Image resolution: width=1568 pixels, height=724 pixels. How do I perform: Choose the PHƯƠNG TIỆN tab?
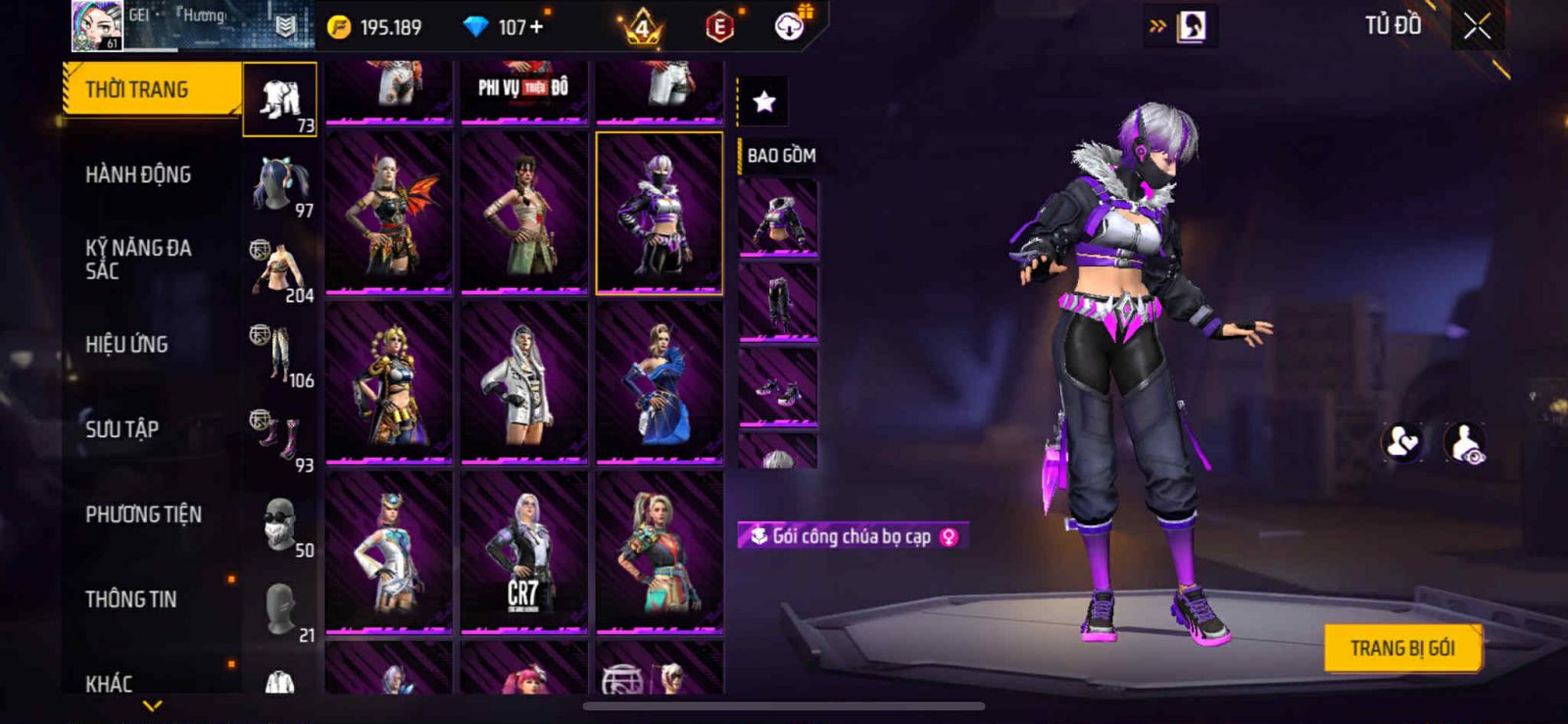click(x=143, y=514)
